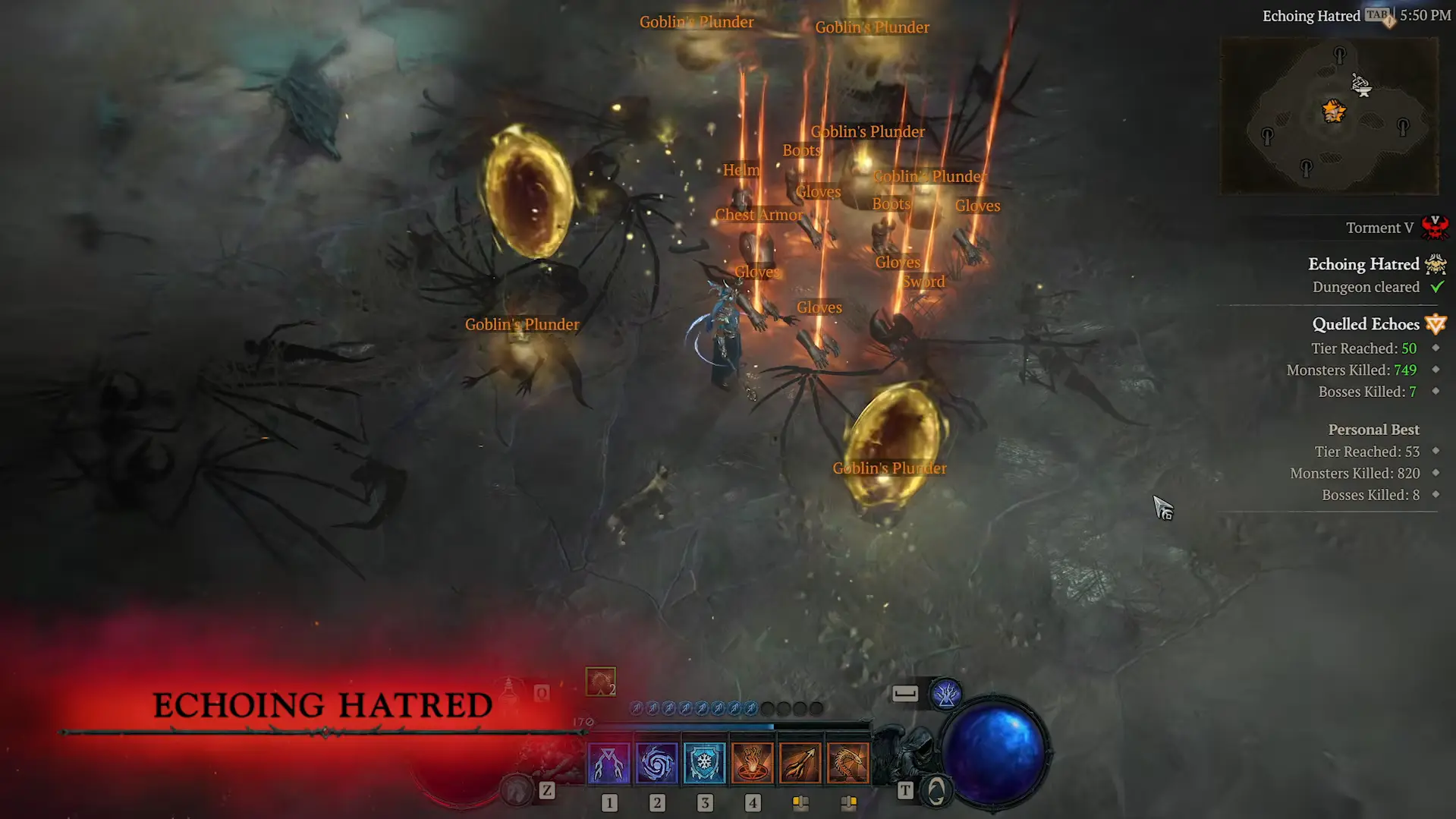1456x819 pixels.
Task: Cast Ice Armor from skill slot 3
Action: (x=705, y=761)
